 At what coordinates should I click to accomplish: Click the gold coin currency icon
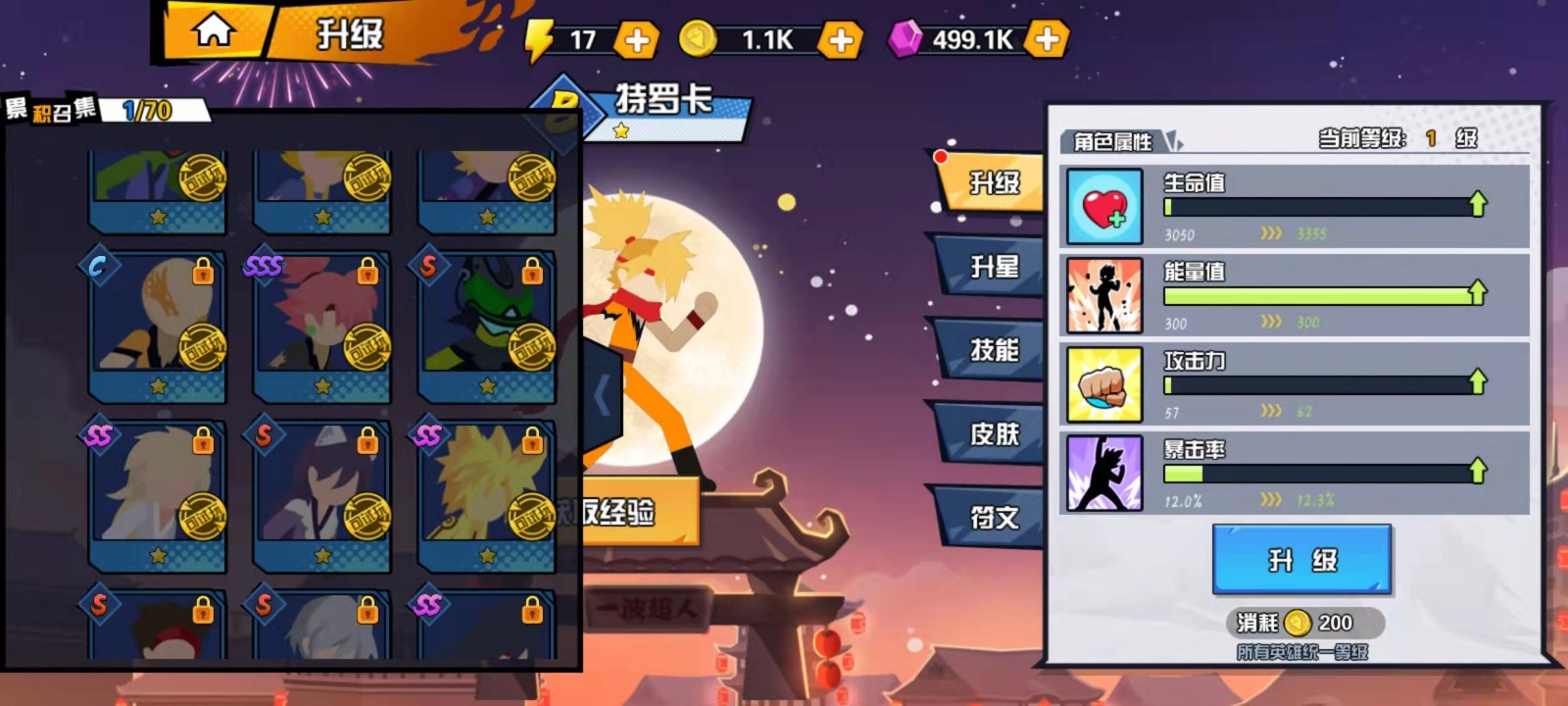pos(699,40)
